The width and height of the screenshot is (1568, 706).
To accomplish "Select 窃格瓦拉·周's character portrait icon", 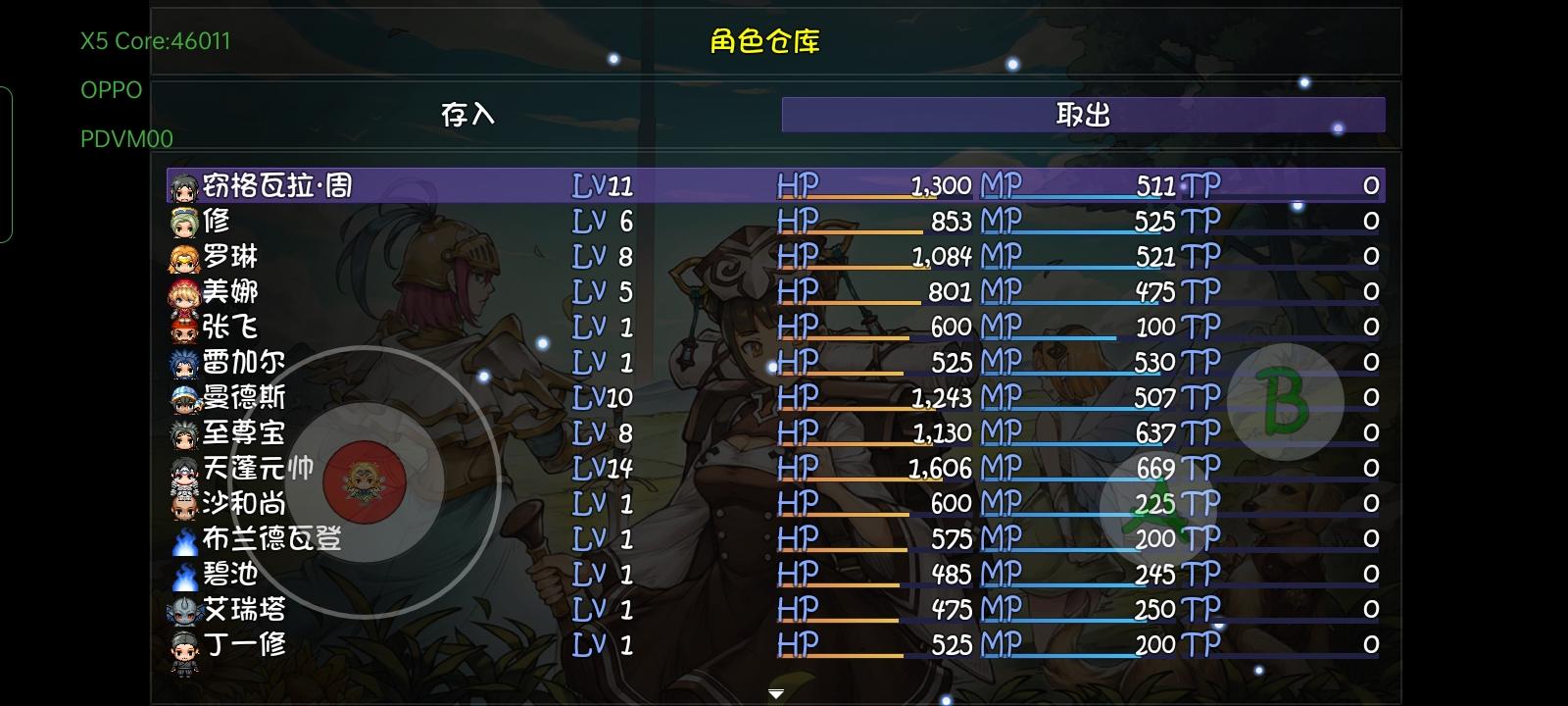I will (181, 183).
